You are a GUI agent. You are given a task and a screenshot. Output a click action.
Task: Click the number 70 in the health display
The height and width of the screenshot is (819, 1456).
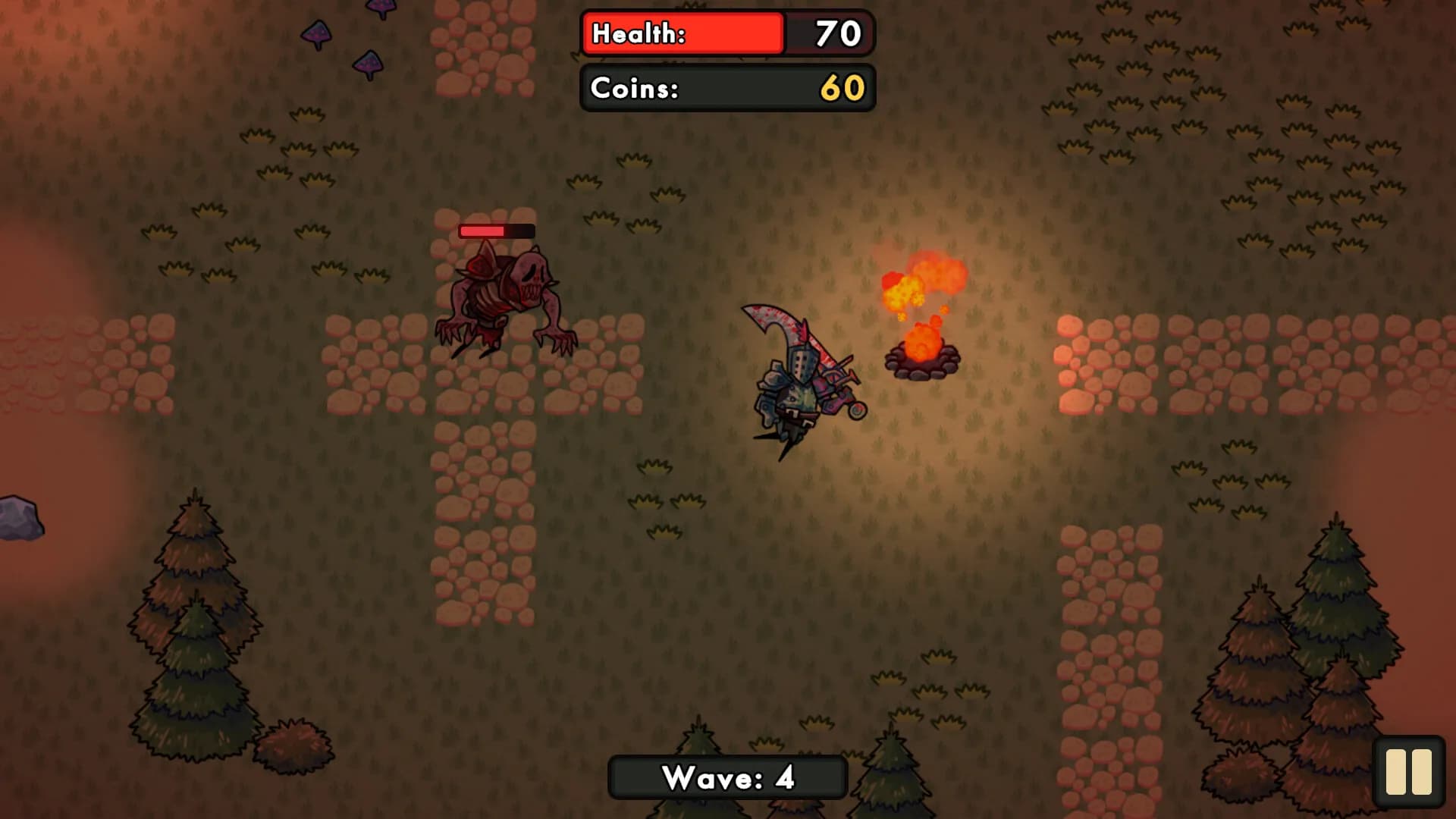pos(835,33)
